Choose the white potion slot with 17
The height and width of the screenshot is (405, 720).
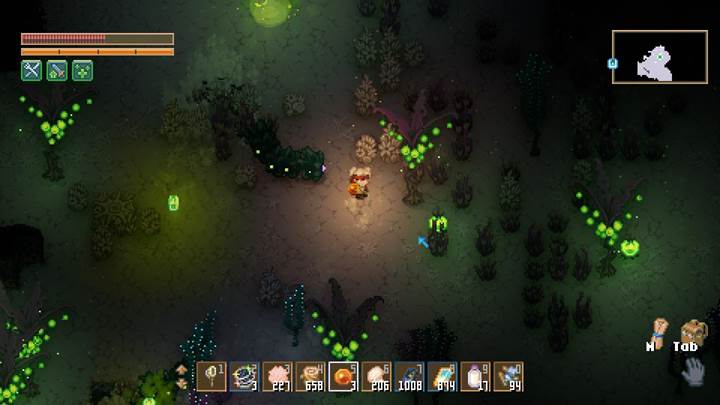point(475,376)
